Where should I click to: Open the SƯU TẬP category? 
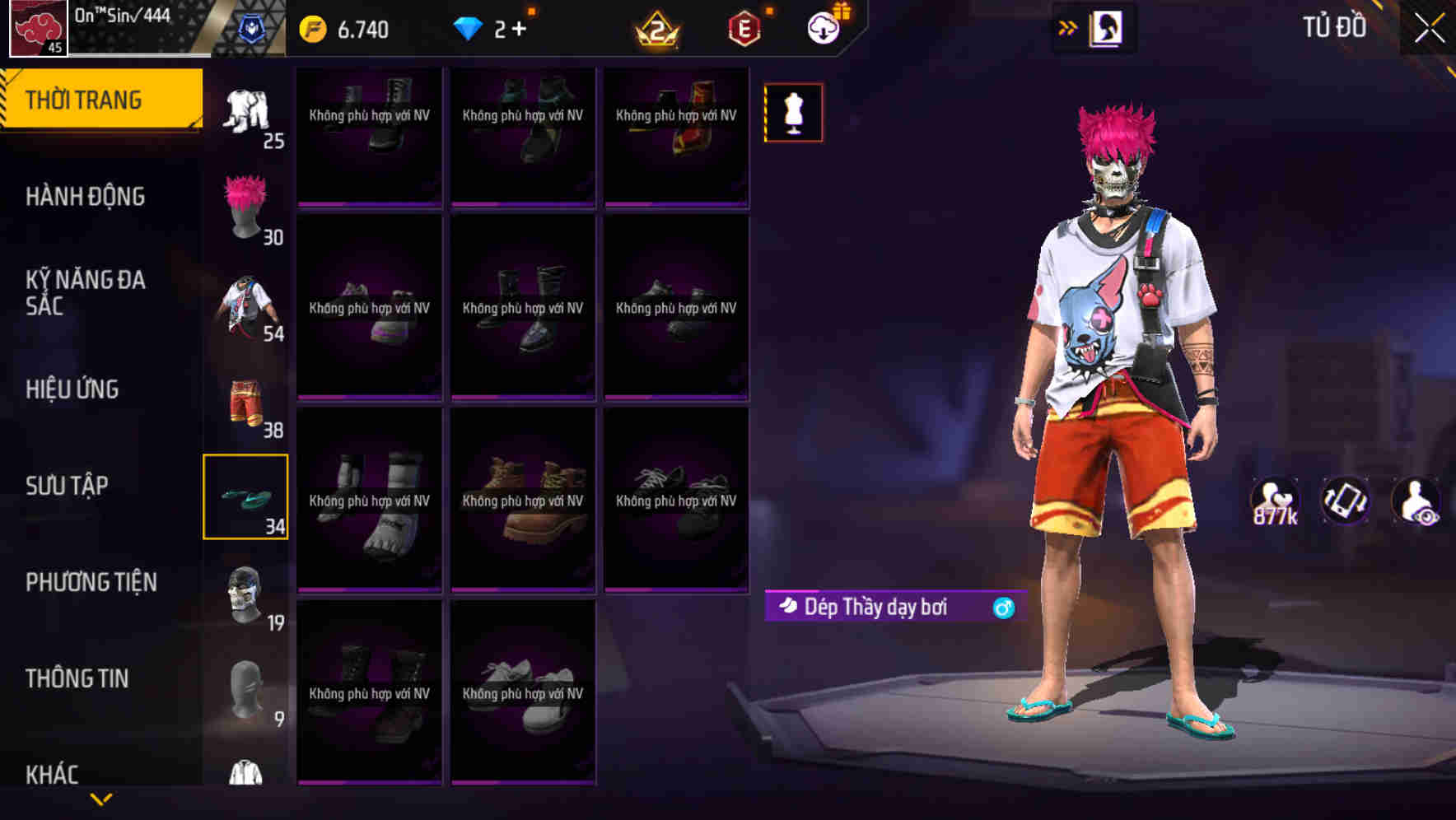click(x=68, y=487)
